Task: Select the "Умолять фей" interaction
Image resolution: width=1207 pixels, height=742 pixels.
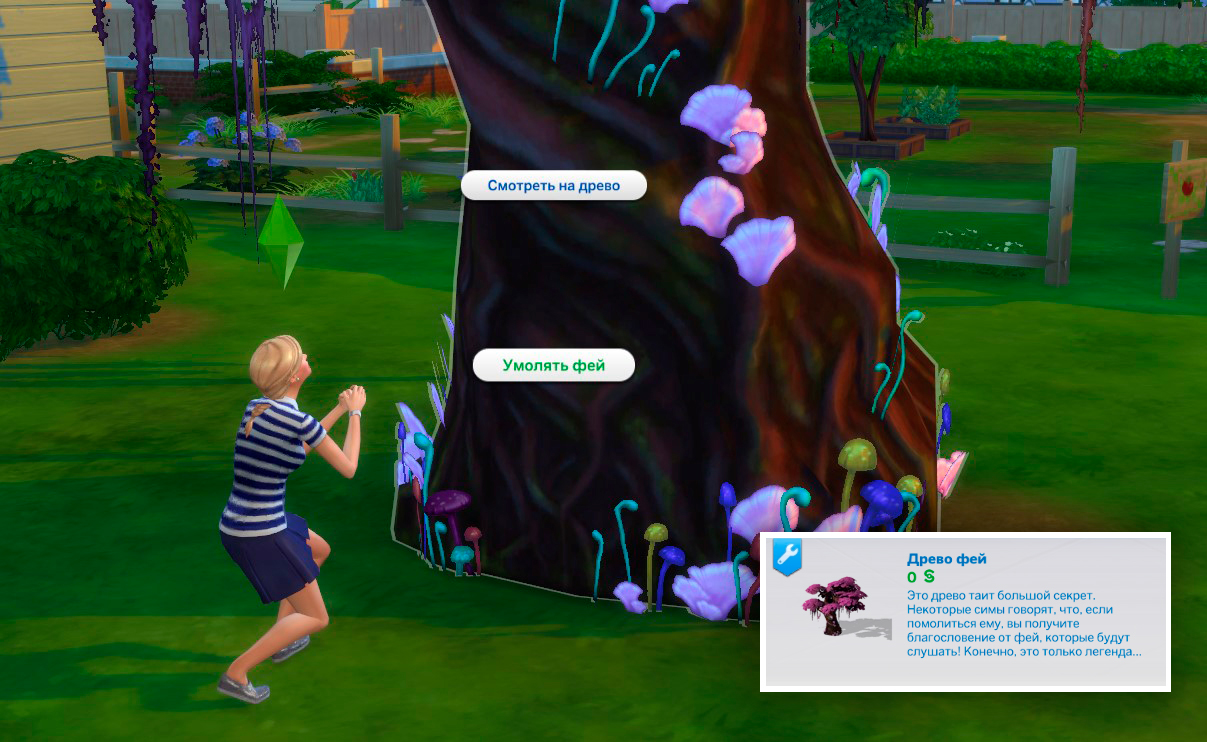Action: click(x=553, y=365)
